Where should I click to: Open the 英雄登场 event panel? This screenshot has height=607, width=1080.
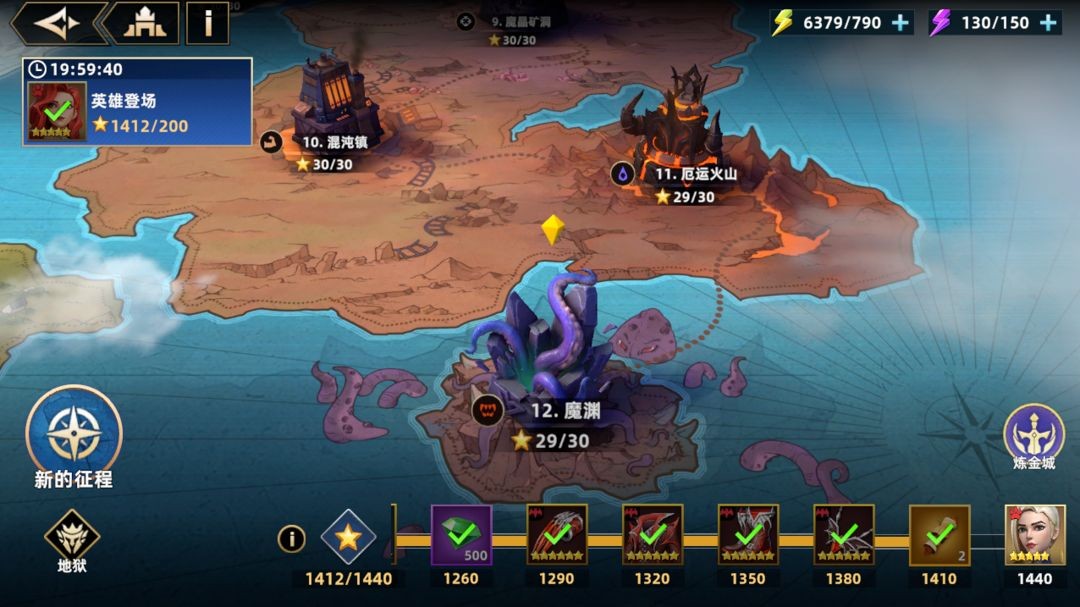[x=137, y=102]
